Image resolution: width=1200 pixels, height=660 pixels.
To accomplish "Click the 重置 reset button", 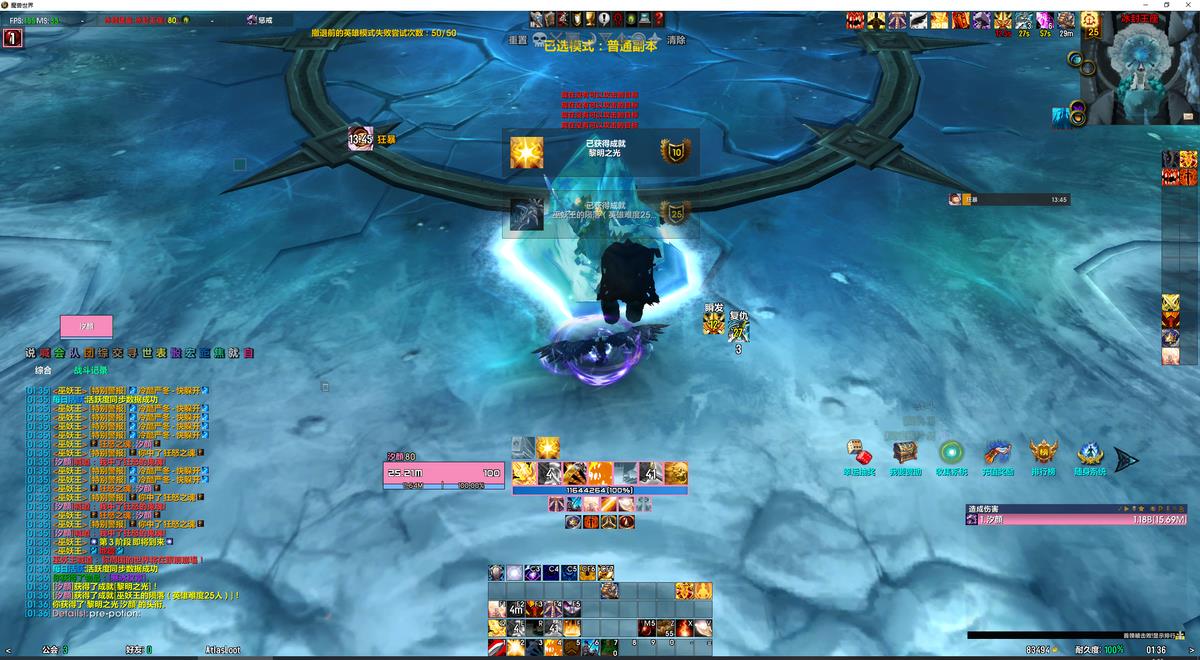I will click(517, 40).
